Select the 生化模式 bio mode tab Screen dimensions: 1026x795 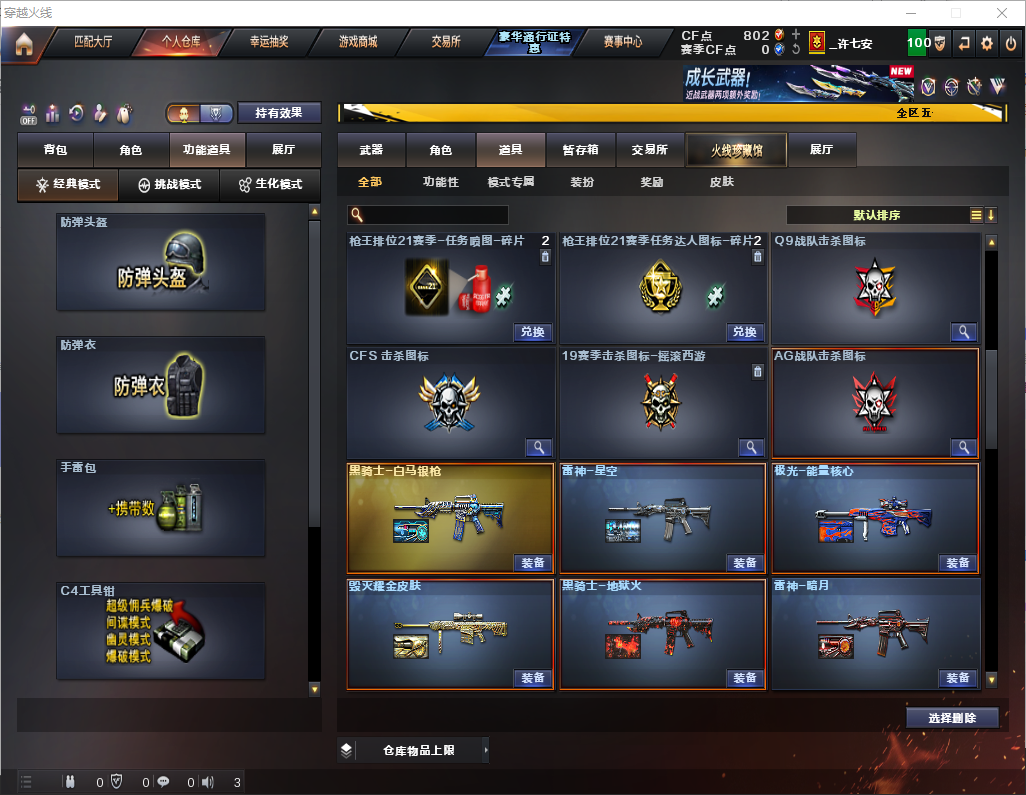pos(270,185)
